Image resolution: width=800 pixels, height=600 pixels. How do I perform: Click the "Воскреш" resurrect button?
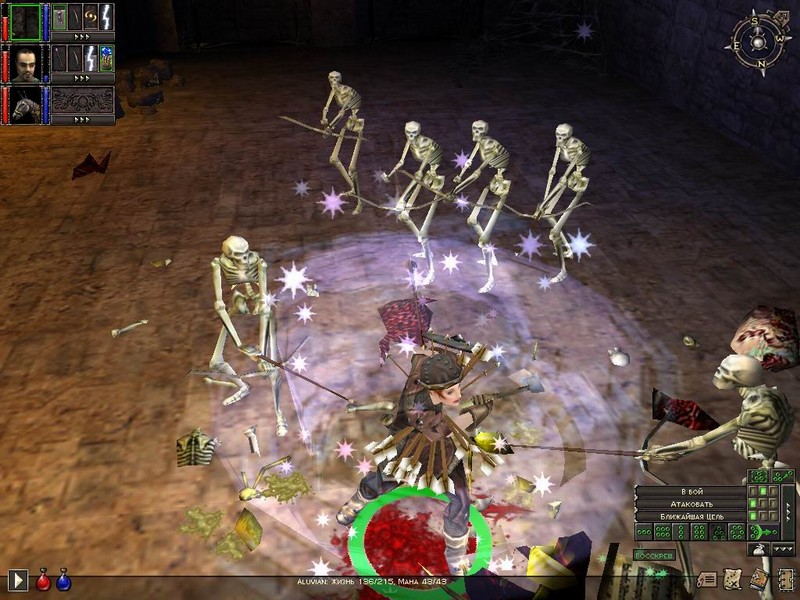(x=655, y=554)
